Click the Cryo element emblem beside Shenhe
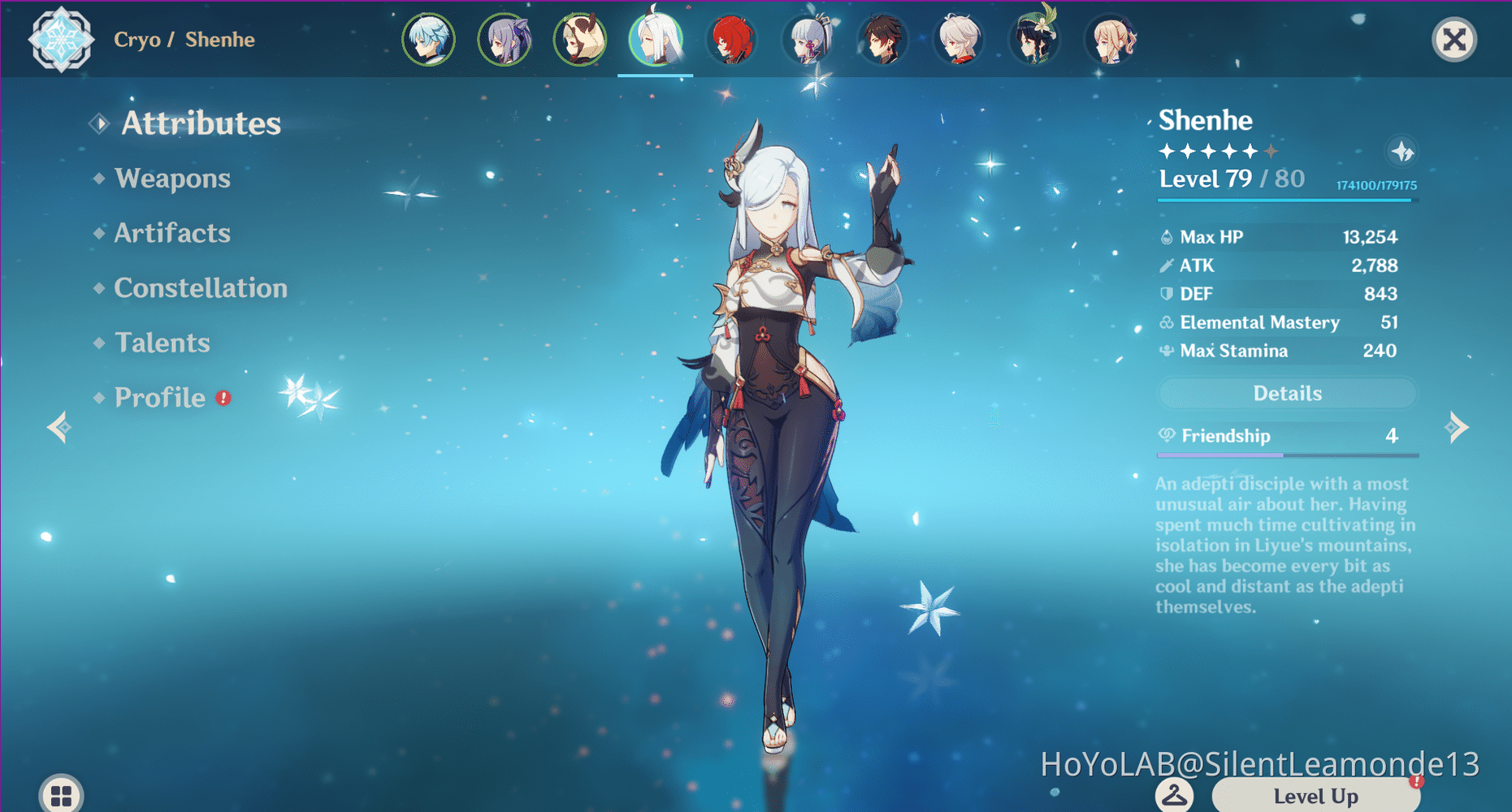 61,39
